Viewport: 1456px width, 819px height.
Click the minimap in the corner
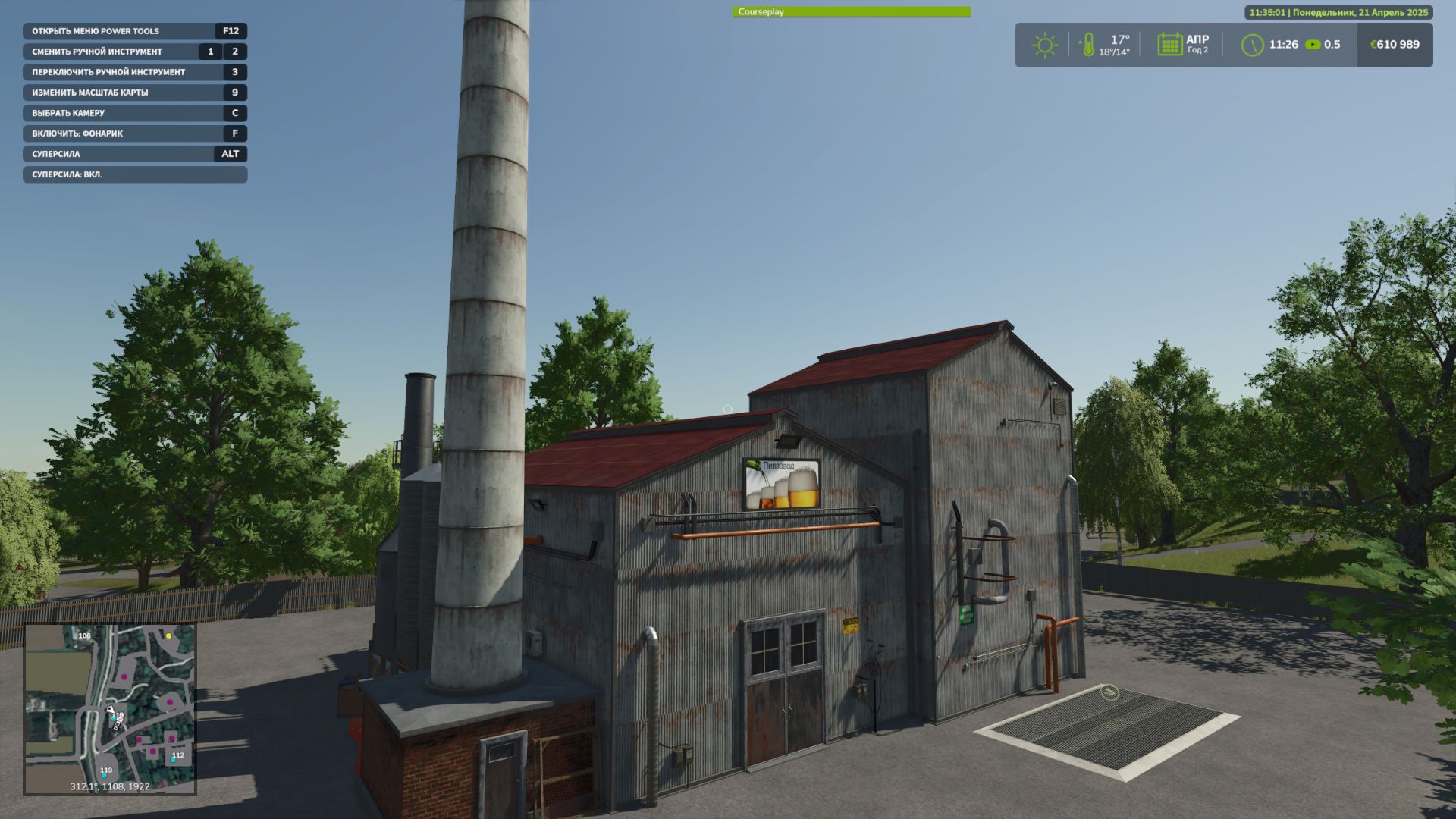click(x=110, y=709)
